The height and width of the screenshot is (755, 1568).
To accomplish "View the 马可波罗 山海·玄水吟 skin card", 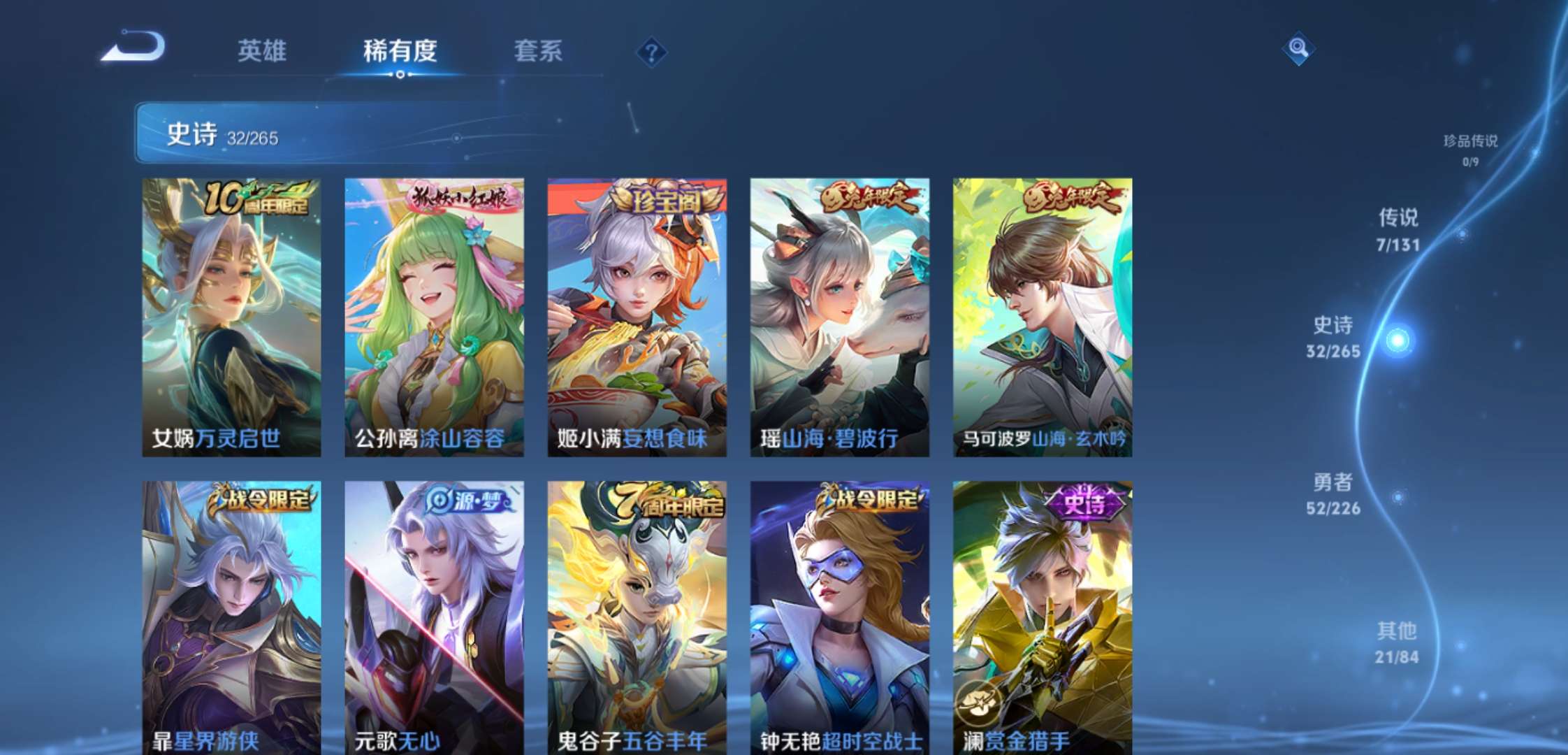I will (x=1042, y=317).
